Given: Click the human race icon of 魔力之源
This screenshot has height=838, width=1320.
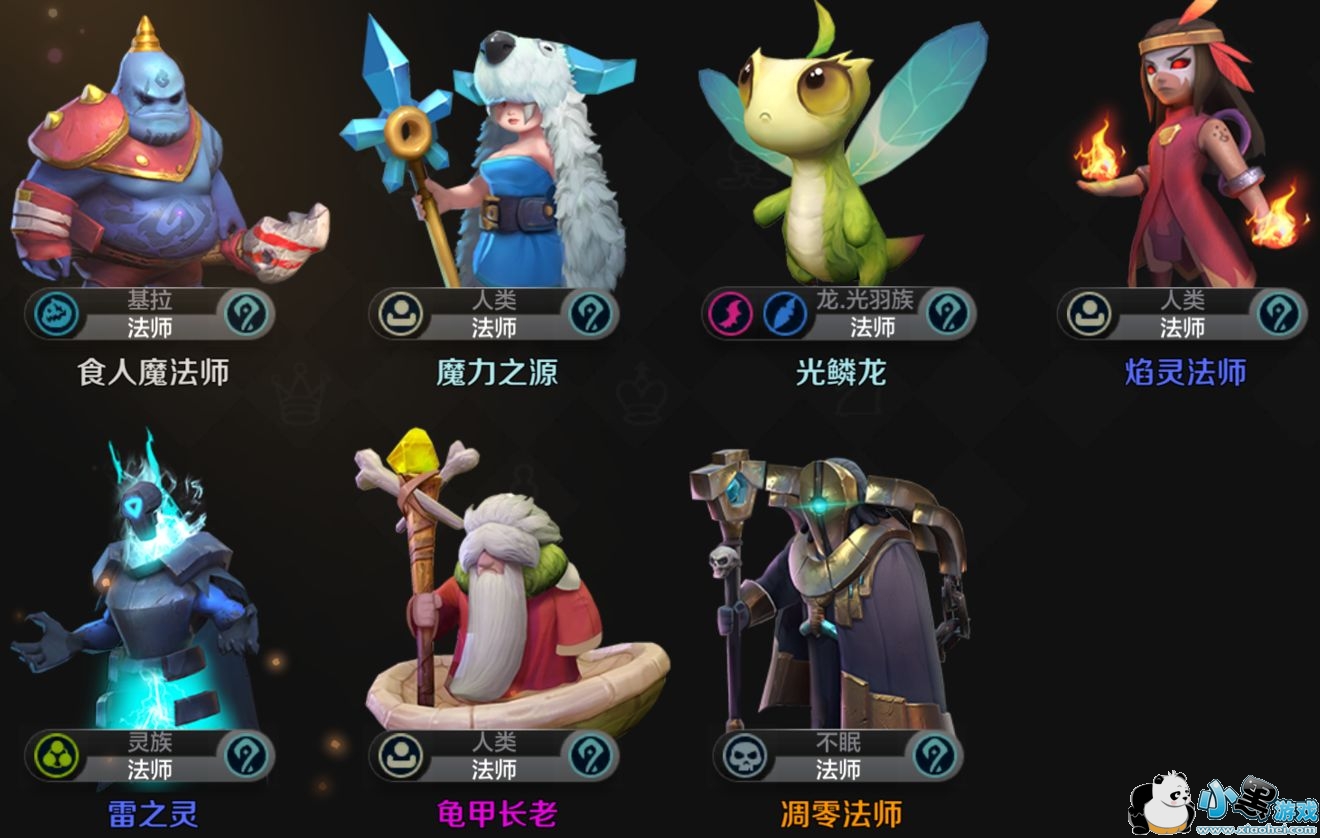Looking at the screenshot, I should click(395, 314).
